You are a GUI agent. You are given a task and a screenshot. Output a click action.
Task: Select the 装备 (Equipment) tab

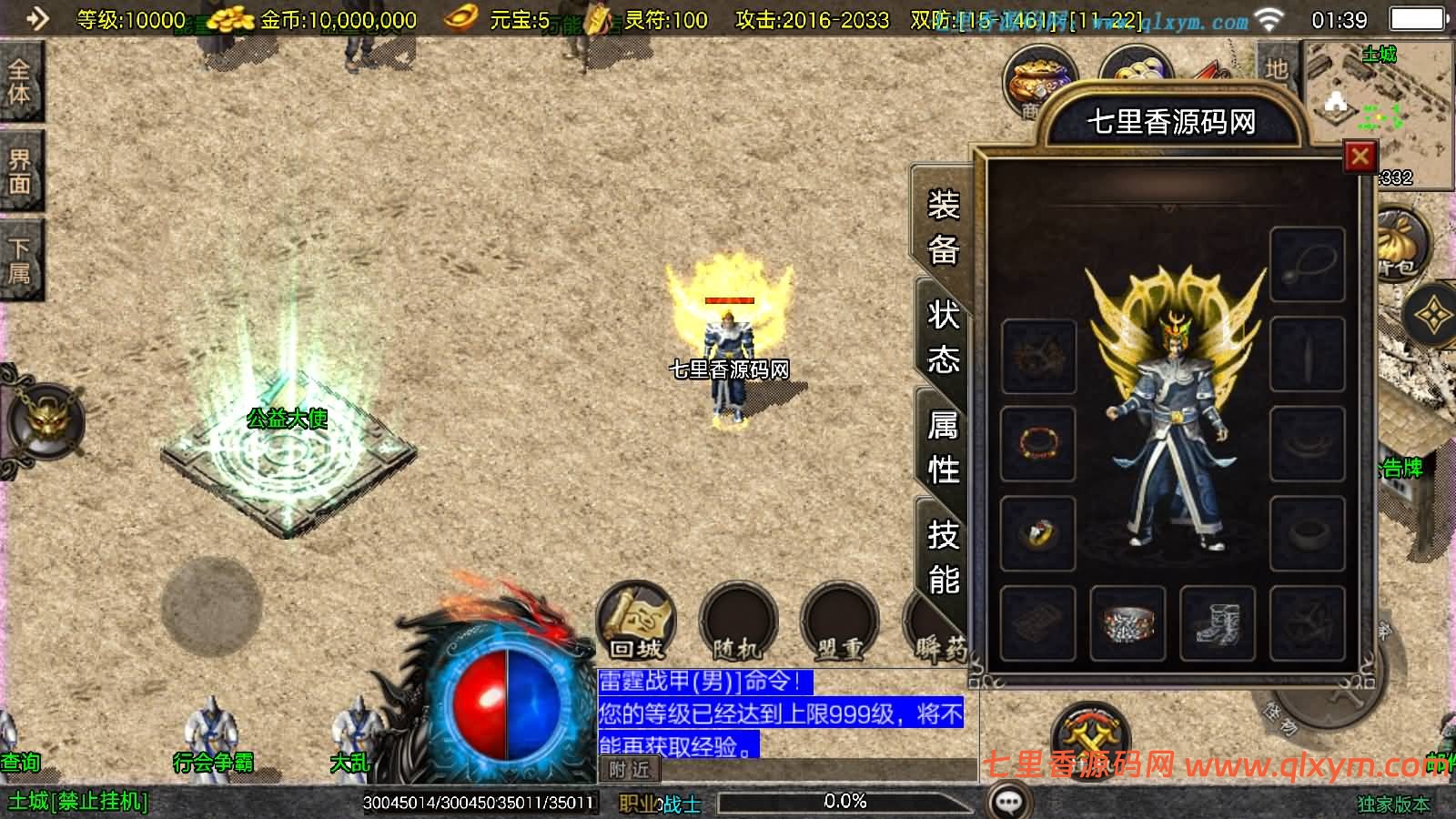[943, 227]
